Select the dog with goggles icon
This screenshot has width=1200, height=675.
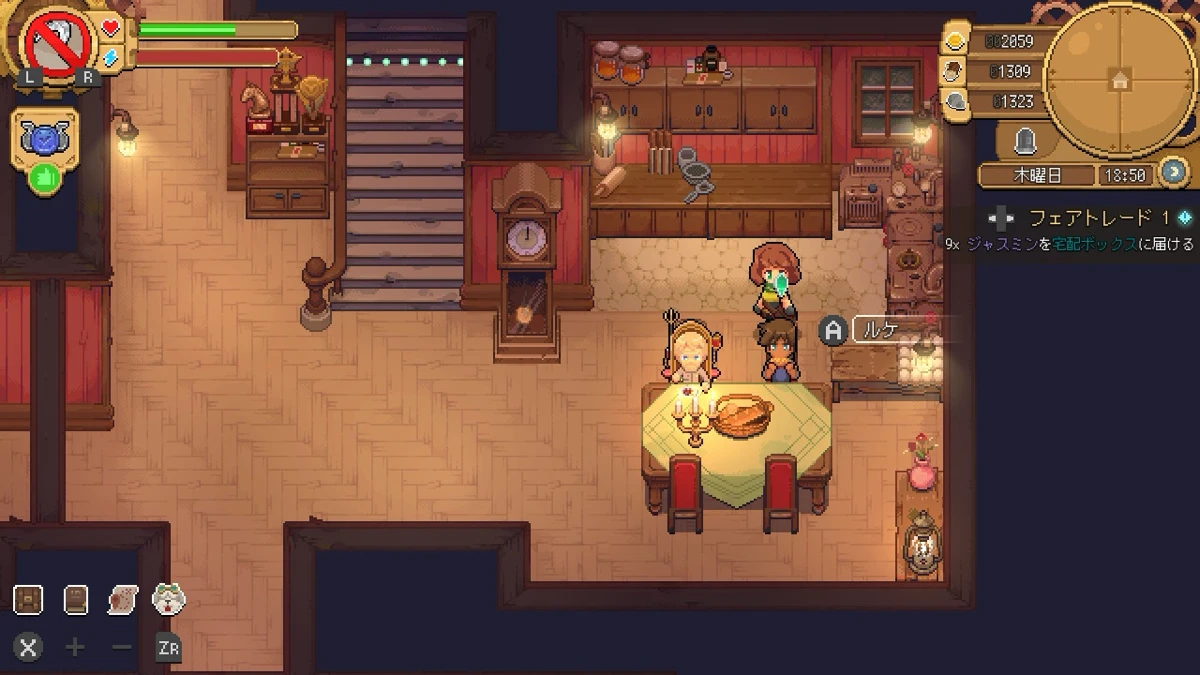168,599
